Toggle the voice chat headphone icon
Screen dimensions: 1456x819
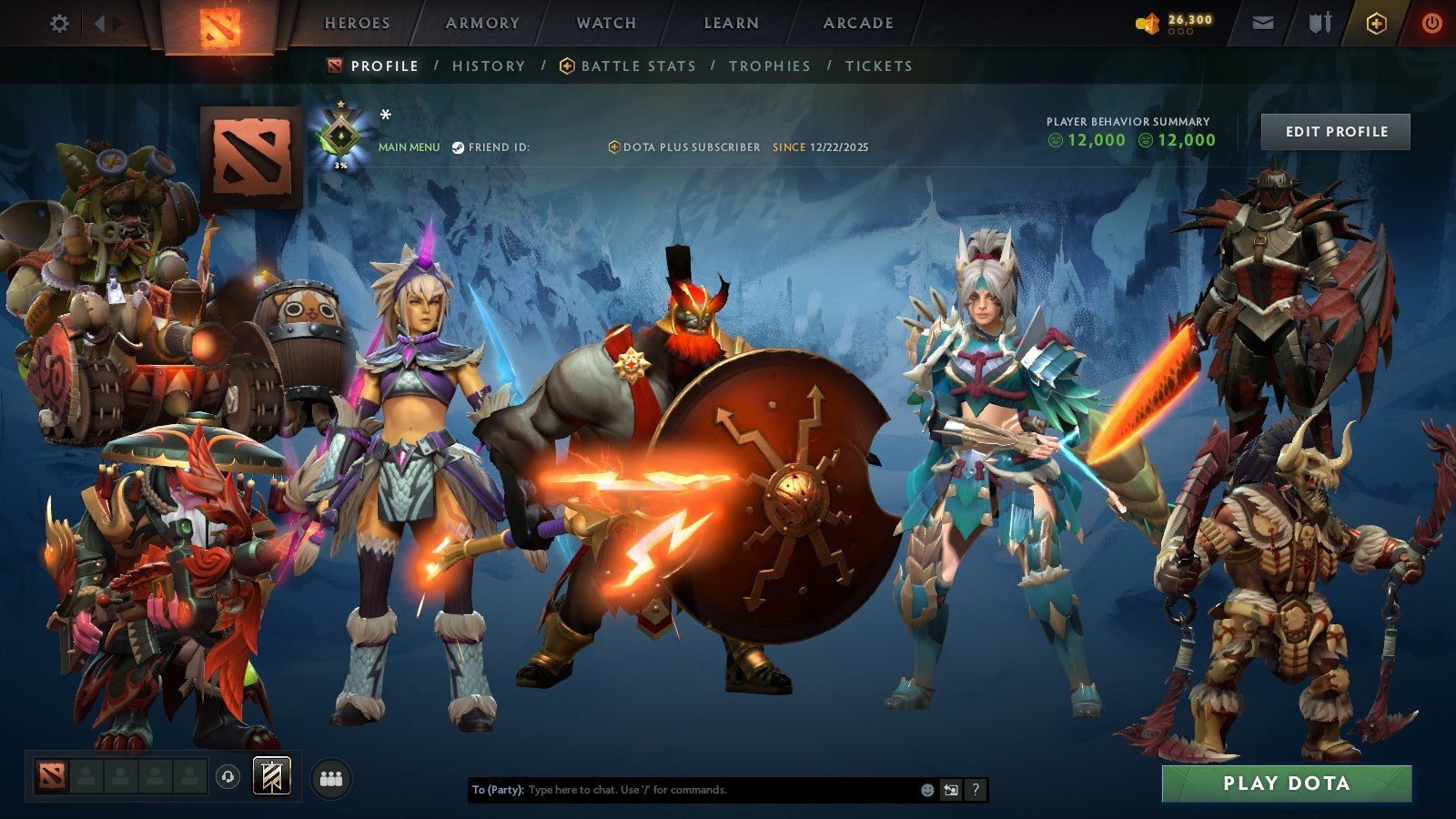coord(227,775)
